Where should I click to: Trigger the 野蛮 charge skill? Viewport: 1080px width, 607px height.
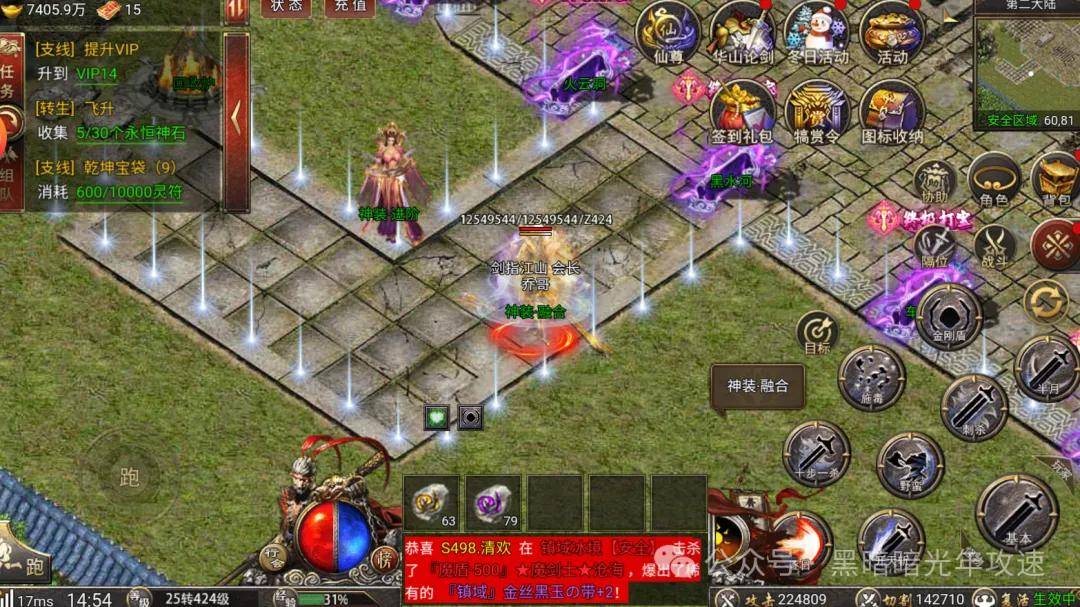pos(910,464)
